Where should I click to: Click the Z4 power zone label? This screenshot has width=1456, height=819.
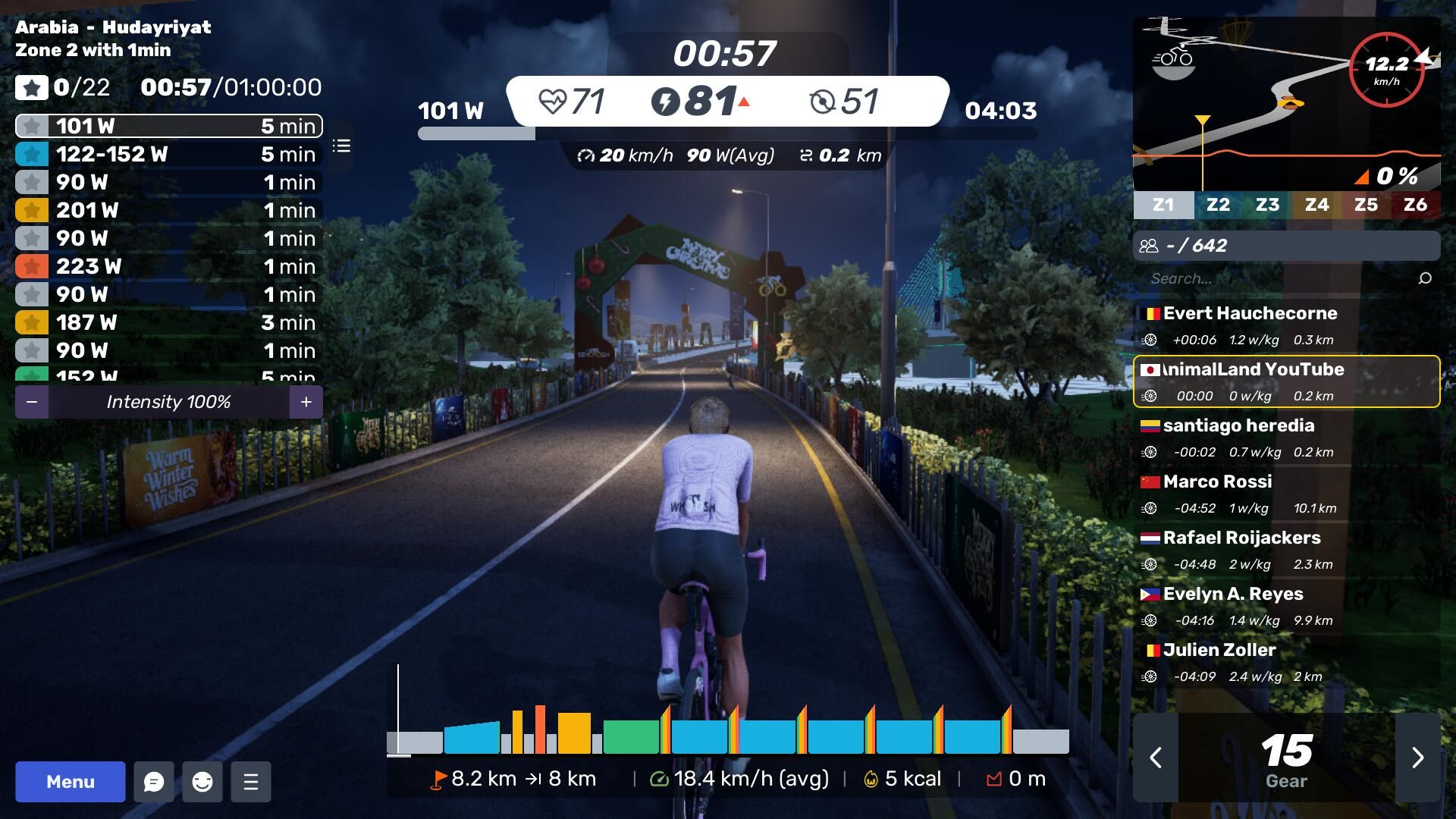pyautogui.click(x=1316, y=205)
